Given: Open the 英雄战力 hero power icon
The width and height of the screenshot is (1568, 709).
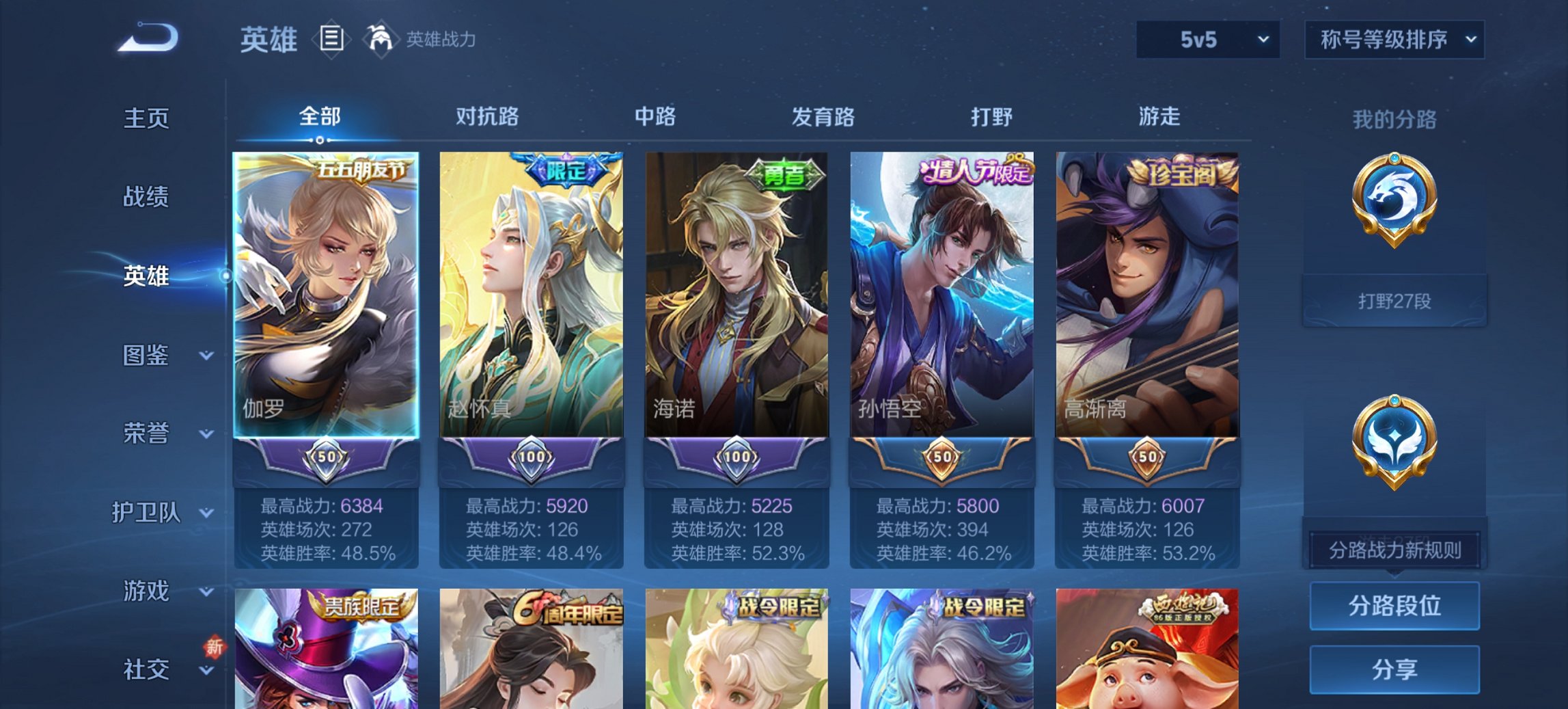Looking at the screenshot, I should pyautogui.click(x=381, y=39).
